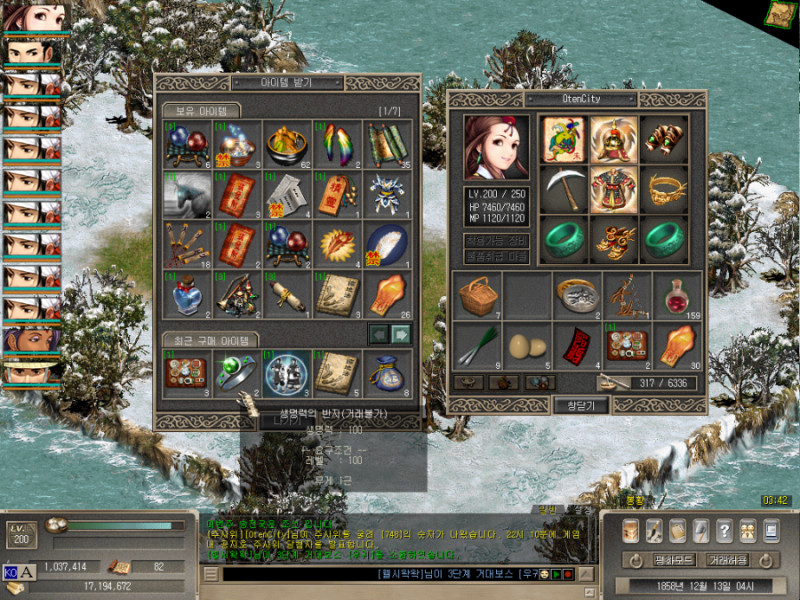Close the window with the 창닫기 button
Screen dimensions: 800x600
(580, 405)
